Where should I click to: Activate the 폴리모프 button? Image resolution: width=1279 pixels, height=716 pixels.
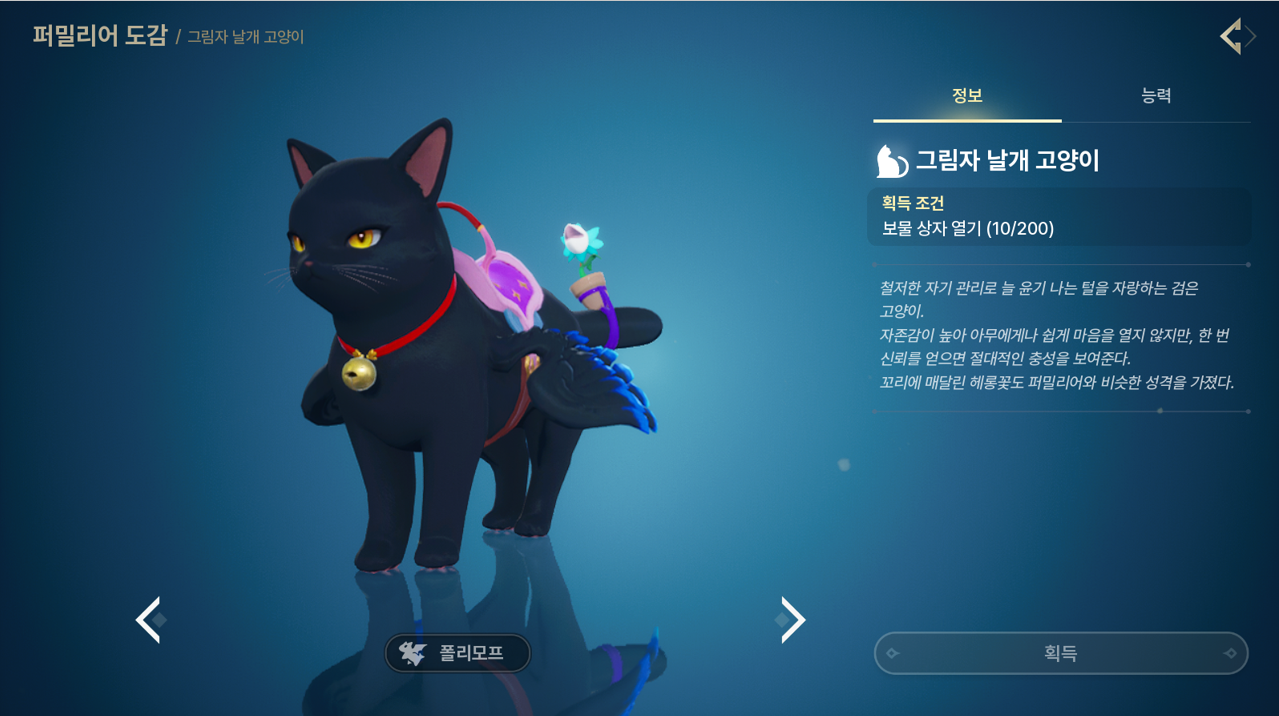click(458, 654)
